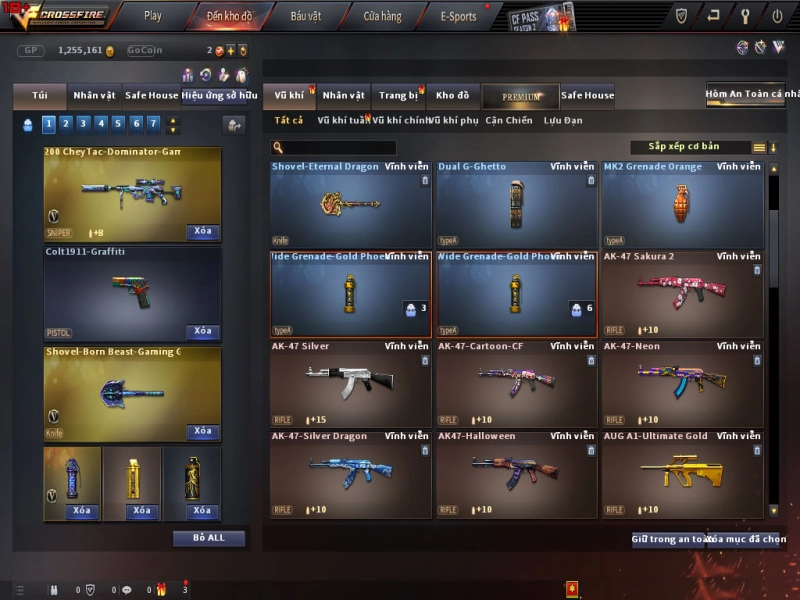
Task: Open the Play menu
Action: click(x=153, y=16)
